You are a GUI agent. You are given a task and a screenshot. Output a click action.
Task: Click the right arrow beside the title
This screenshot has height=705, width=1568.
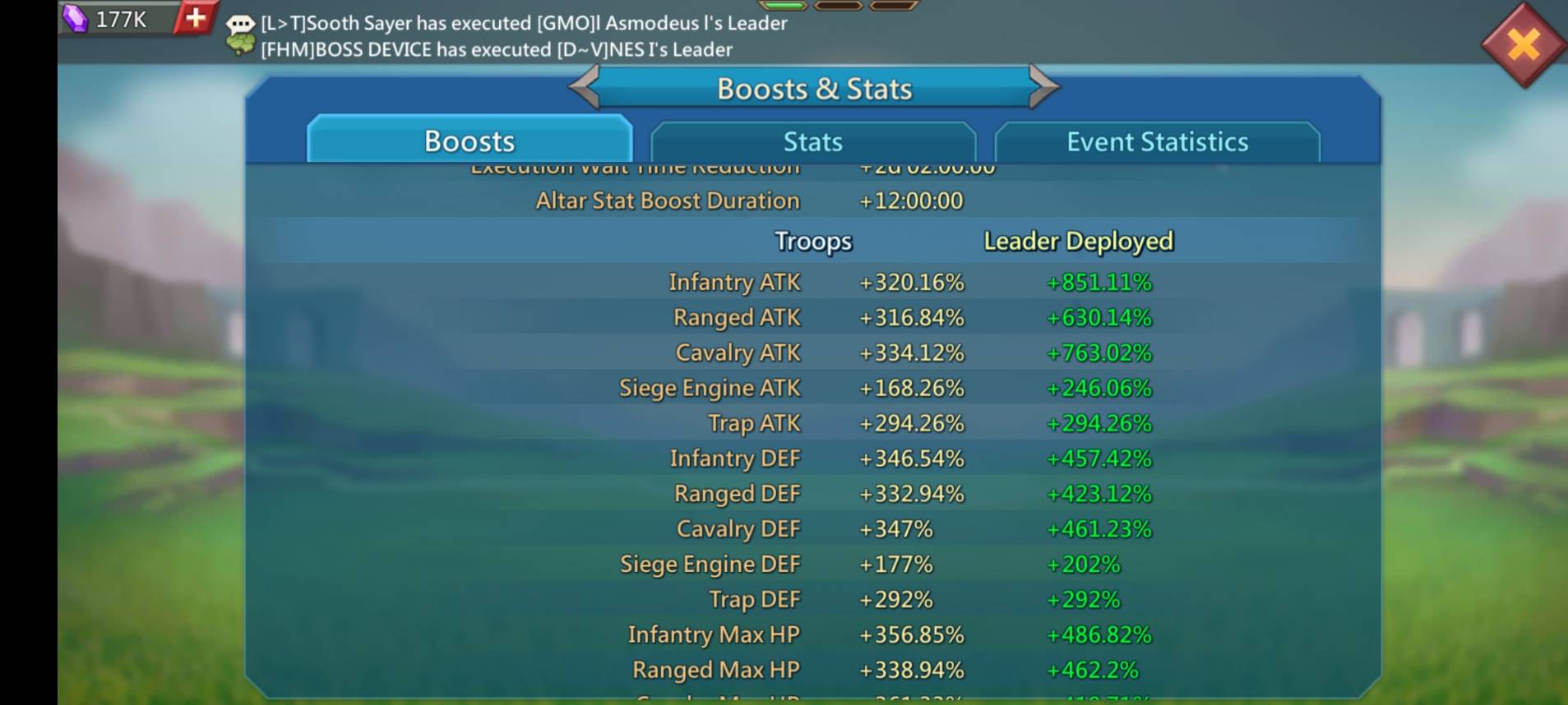(1043, 87)
